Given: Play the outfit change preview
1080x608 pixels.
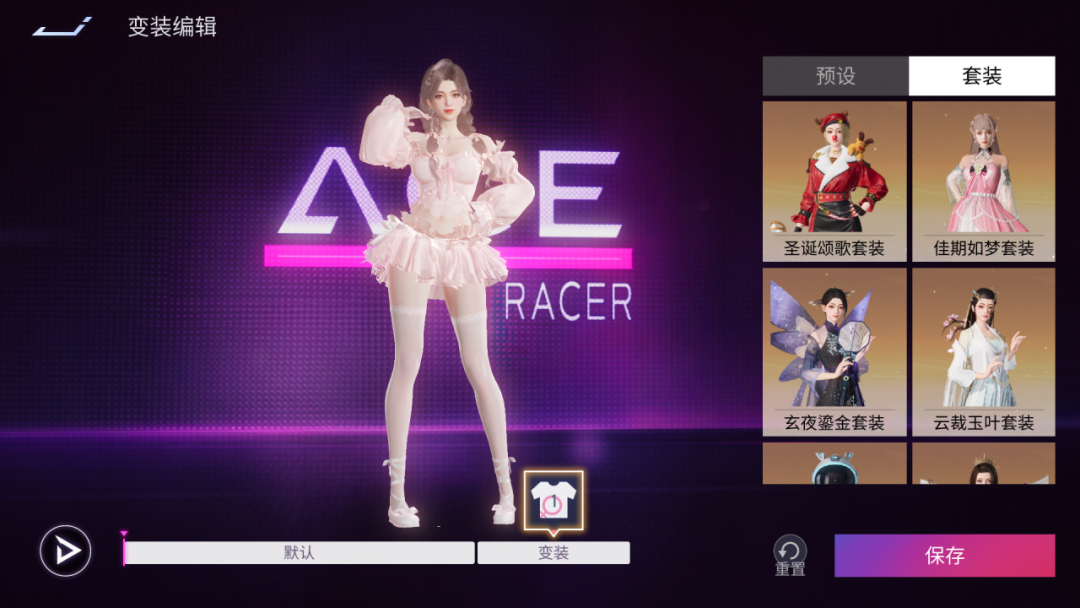Looking at the screenshot, I should click(66, 551).
